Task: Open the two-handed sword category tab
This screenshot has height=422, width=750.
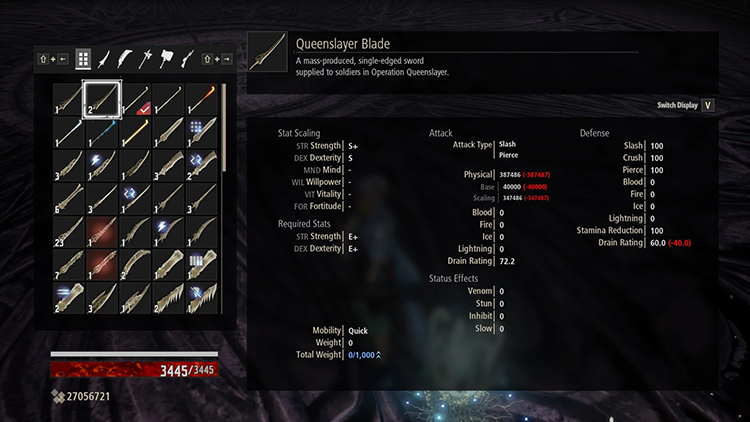Action: [126, 59]
